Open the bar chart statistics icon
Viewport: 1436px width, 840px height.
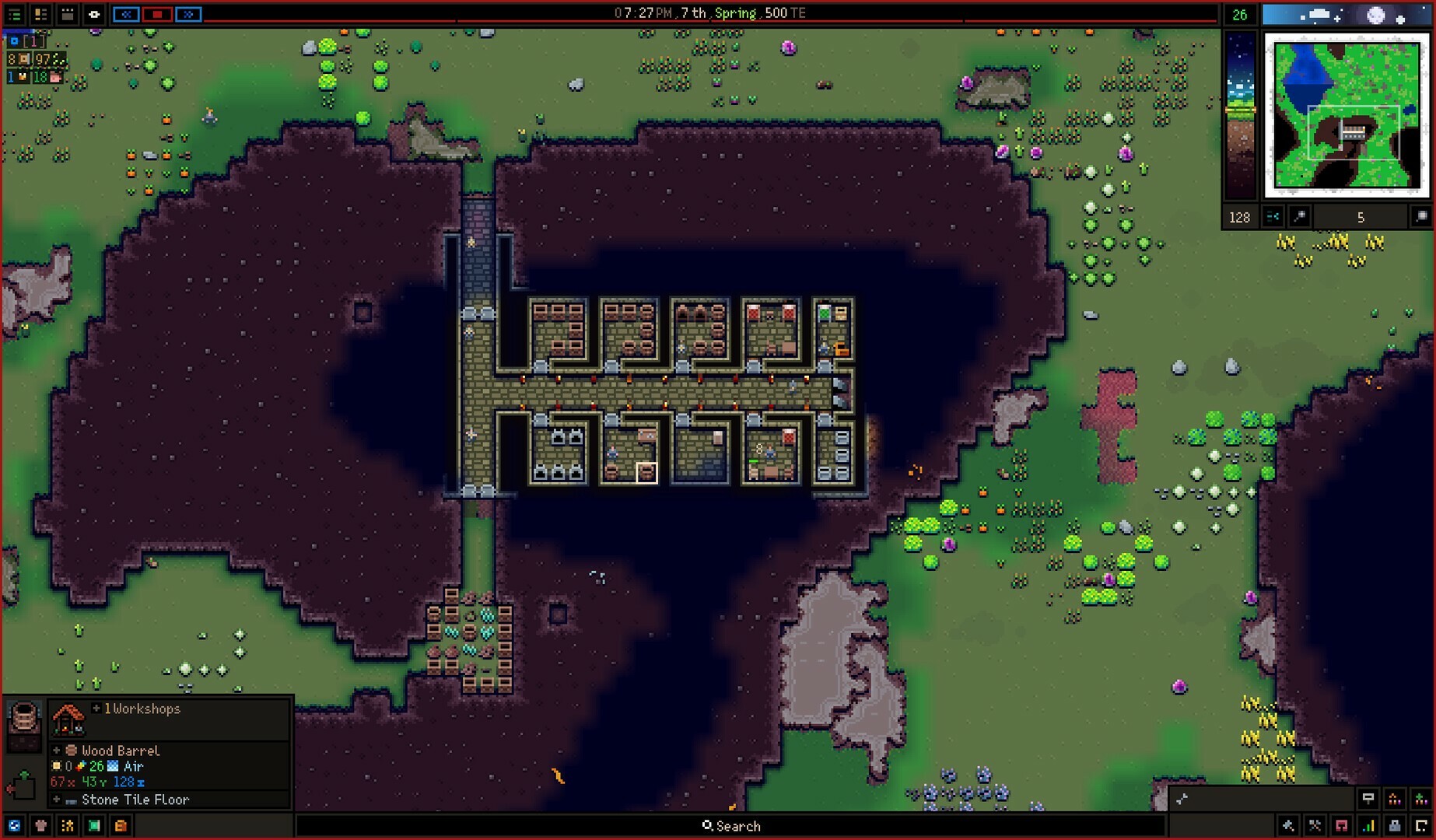pos(1368,826)
